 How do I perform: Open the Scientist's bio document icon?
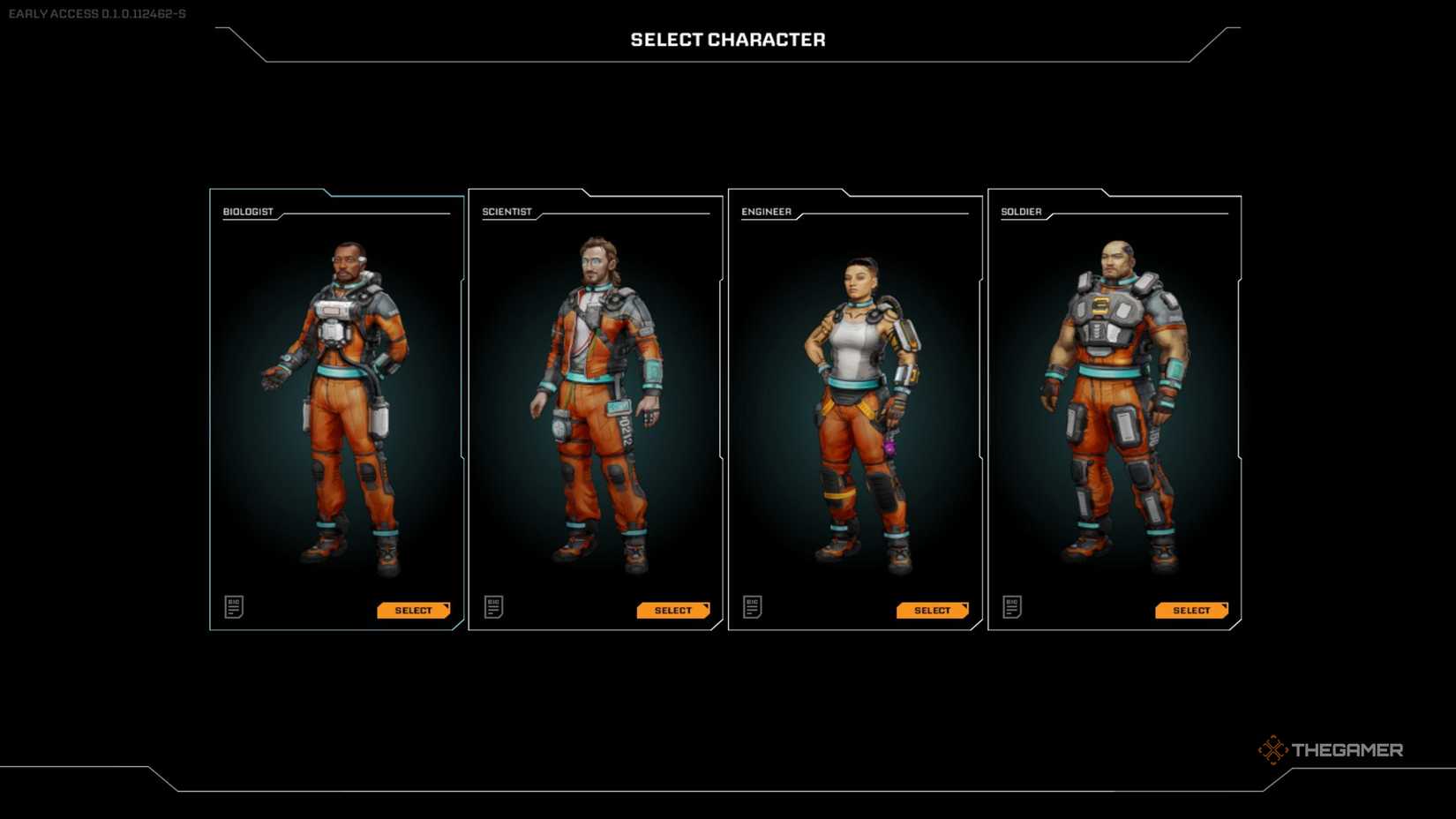coord(493,606)
